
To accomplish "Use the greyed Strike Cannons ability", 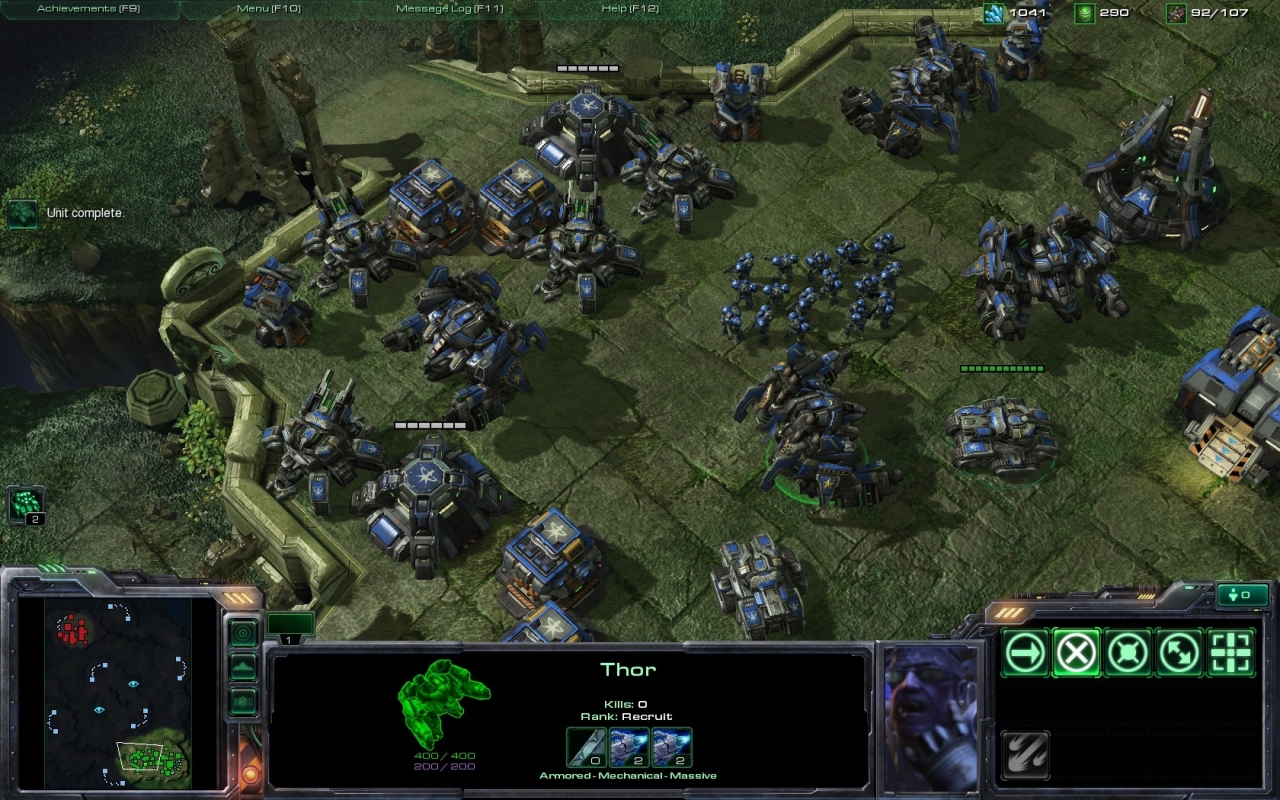I will 1025,755.
